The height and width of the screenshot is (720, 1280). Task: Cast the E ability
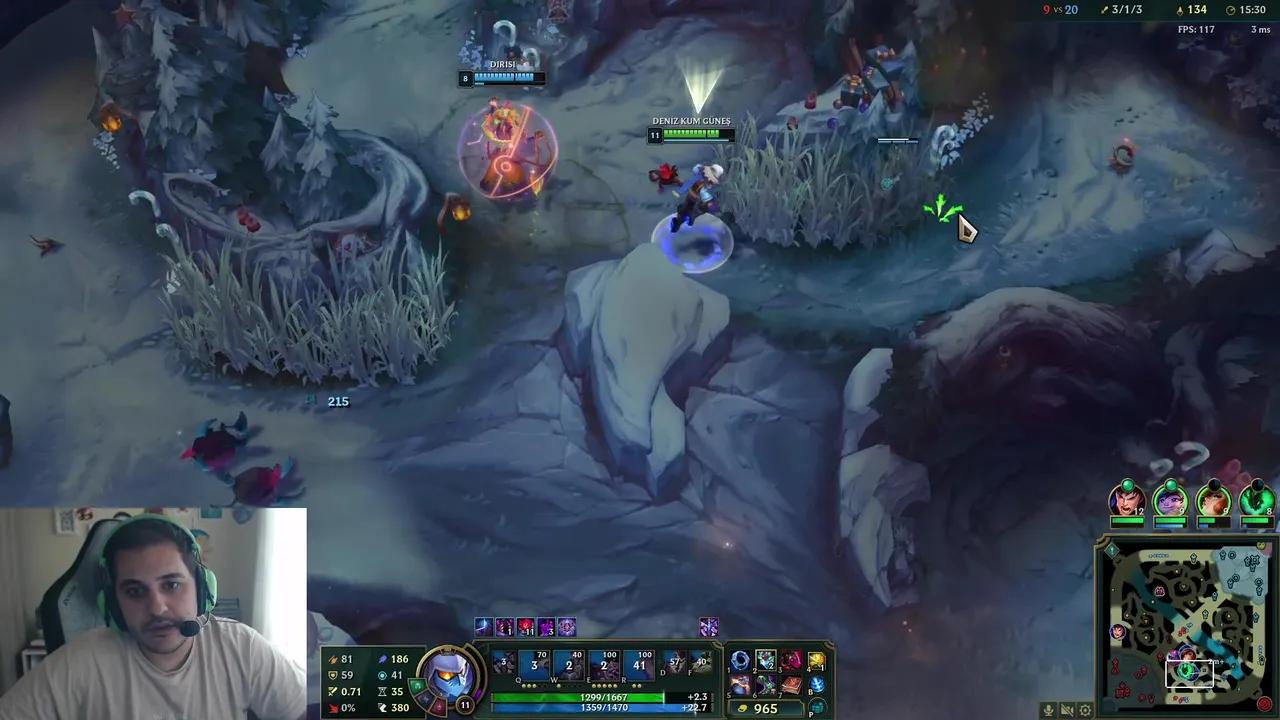point(603,663)
